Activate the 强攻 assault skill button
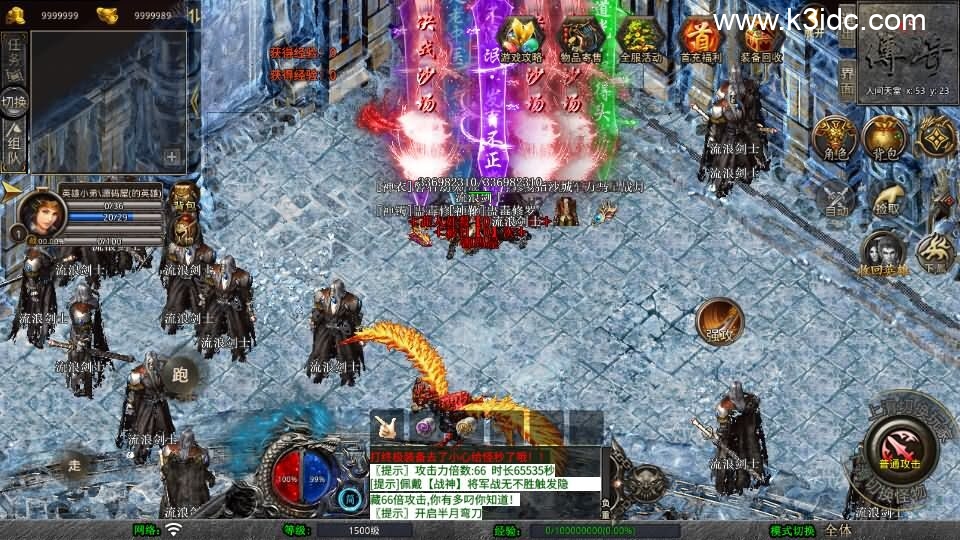 coord(719,320)
